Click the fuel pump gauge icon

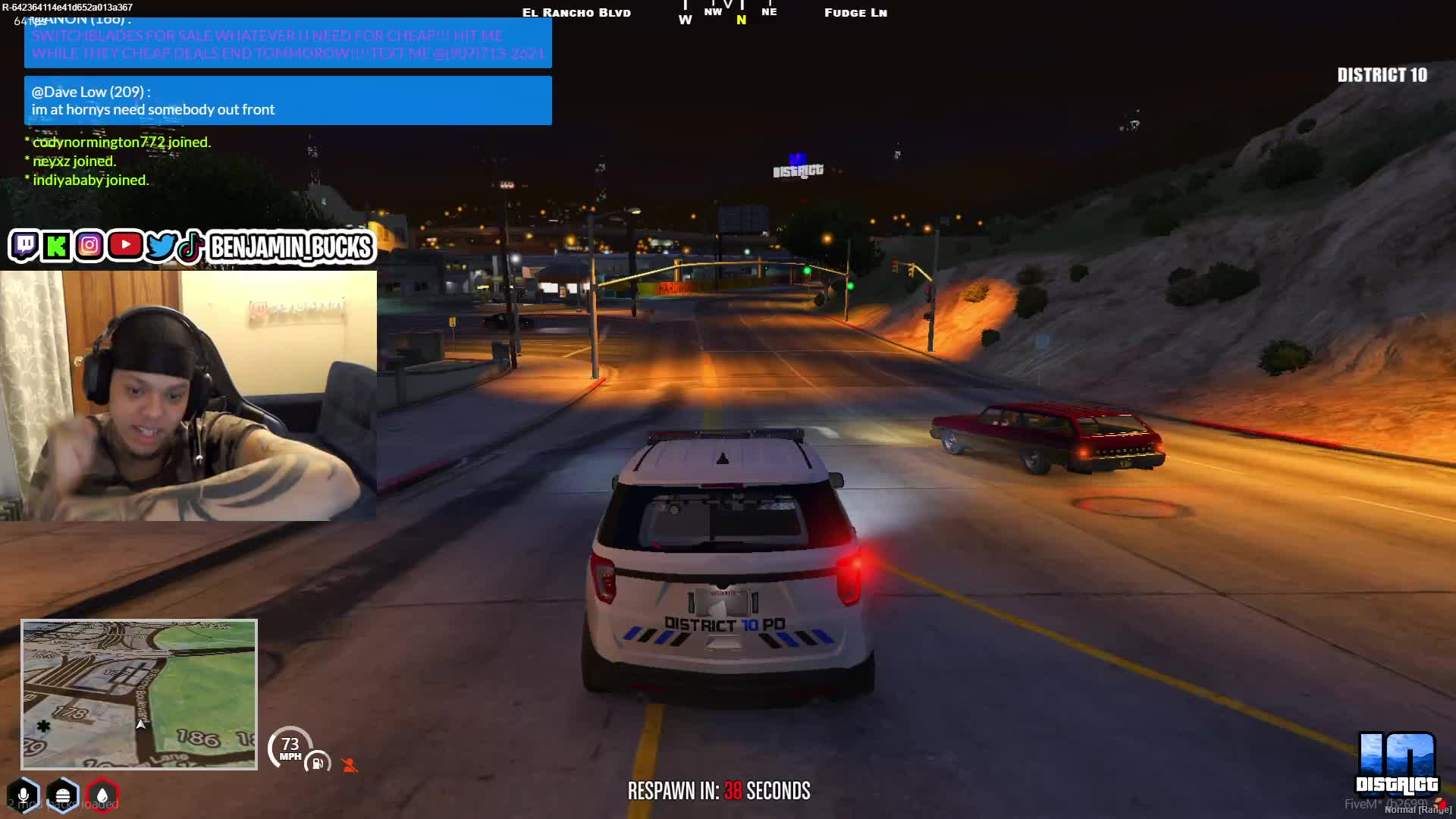(318, 763)
